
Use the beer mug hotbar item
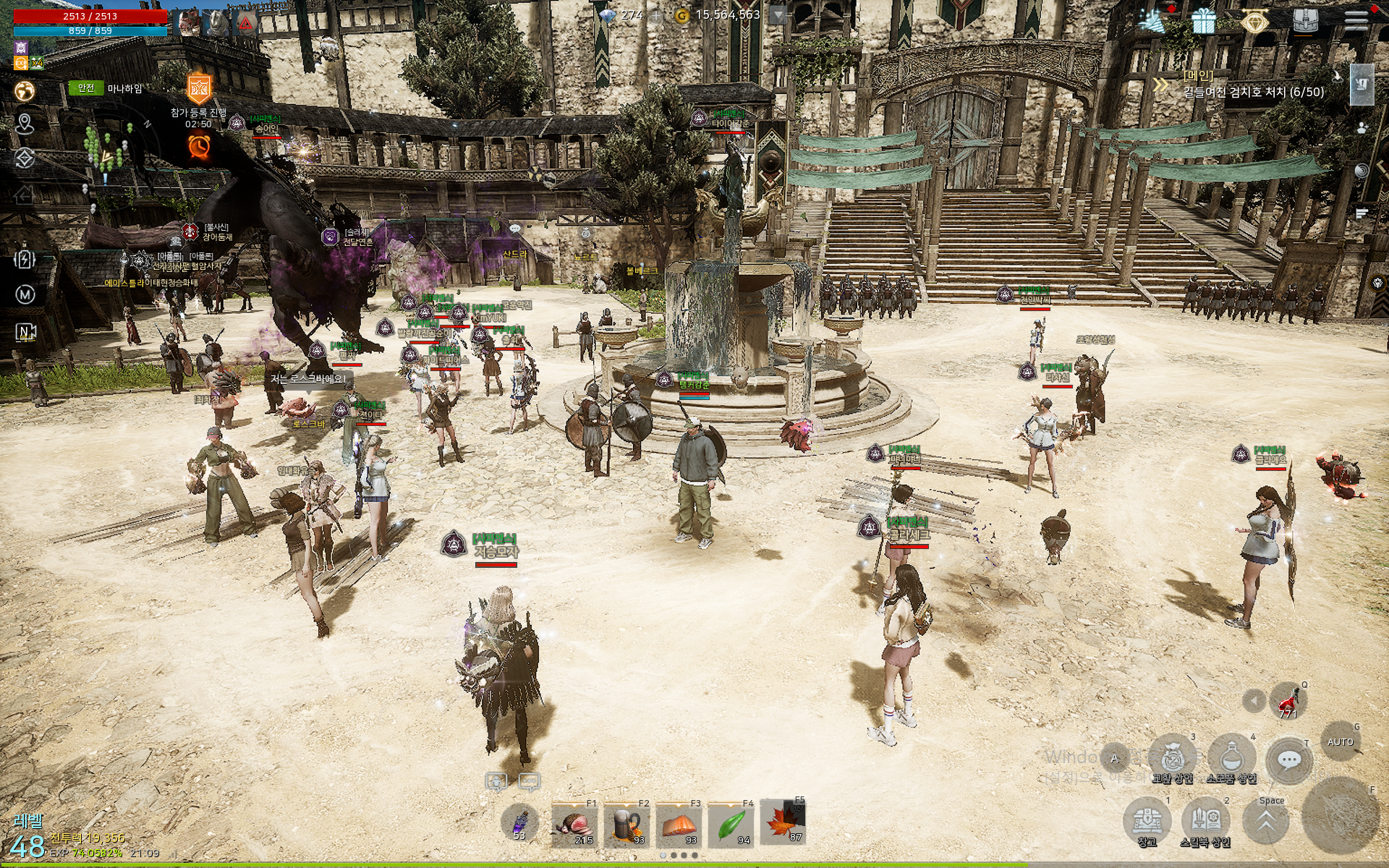pos(626,825)
